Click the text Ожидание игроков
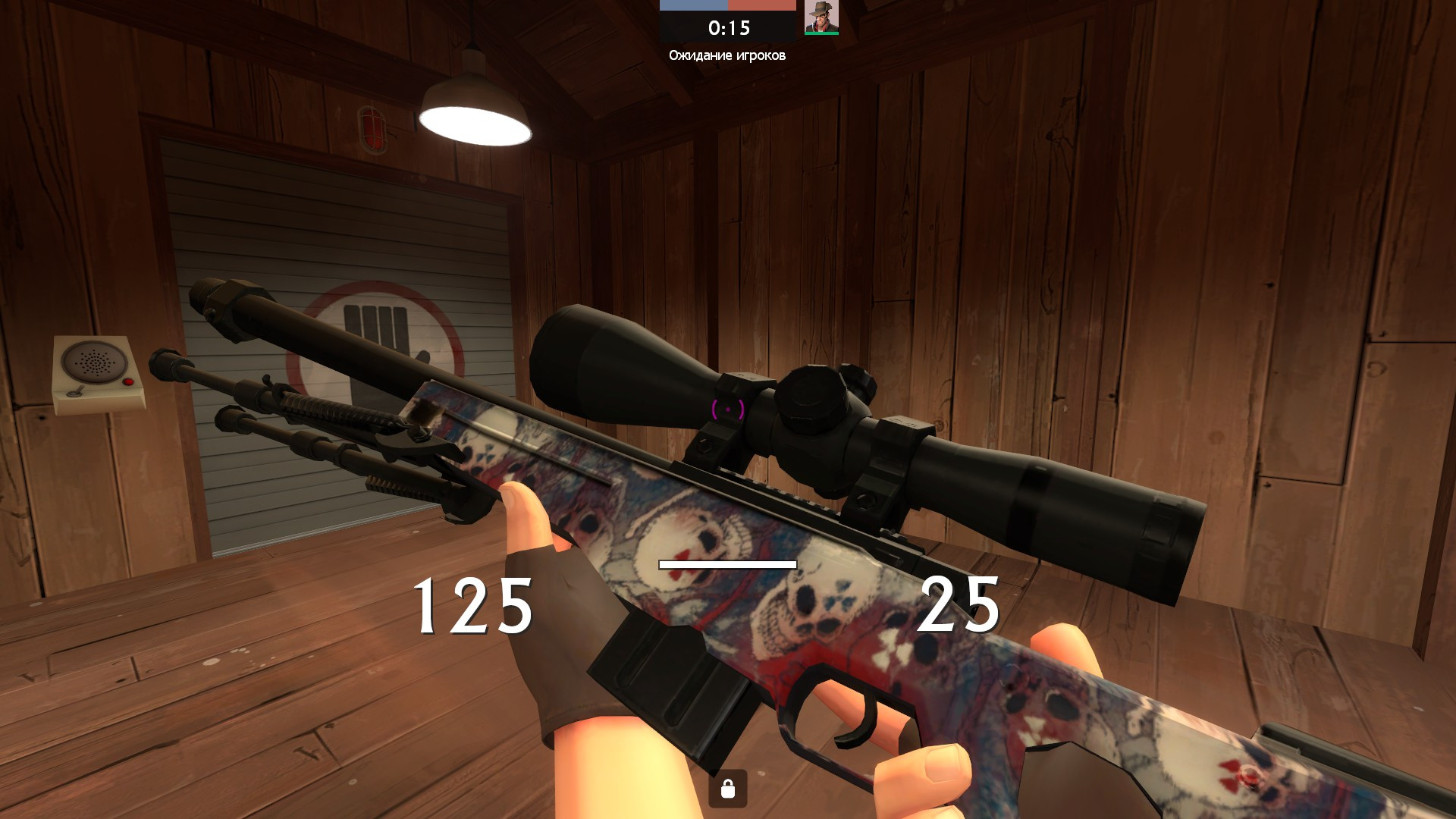 click(x=727, y=55)
